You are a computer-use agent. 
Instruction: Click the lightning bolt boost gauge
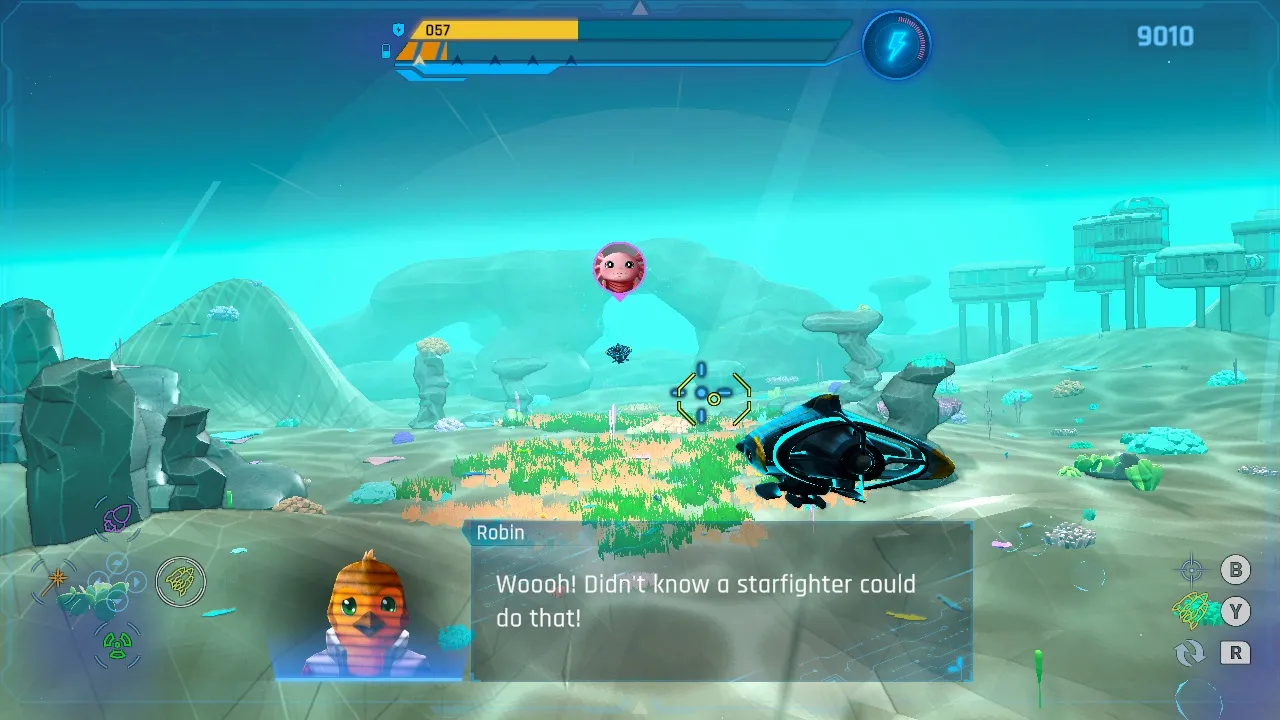[896, 45]
